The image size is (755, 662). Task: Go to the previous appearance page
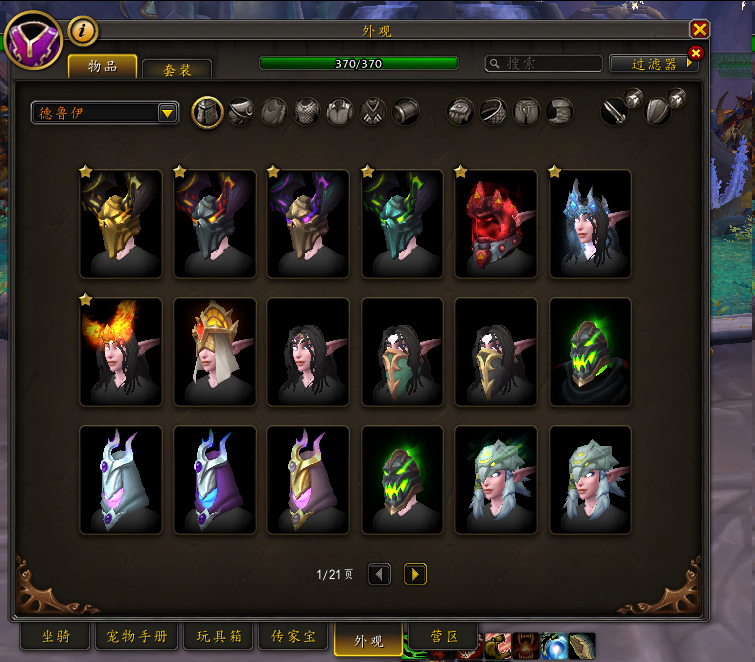tap(380, 574)
